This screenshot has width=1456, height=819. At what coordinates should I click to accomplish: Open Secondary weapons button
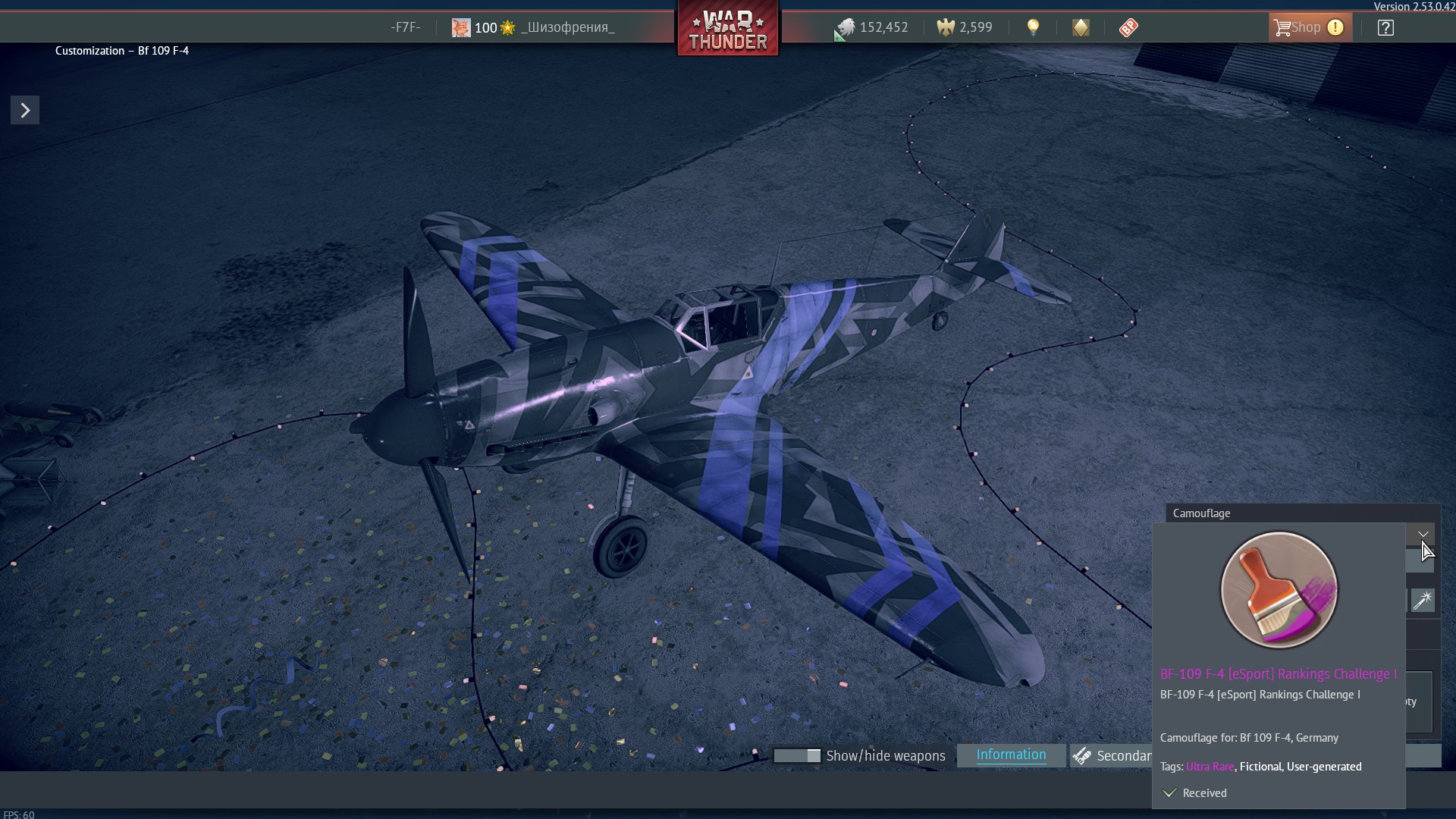point(1112,756)
